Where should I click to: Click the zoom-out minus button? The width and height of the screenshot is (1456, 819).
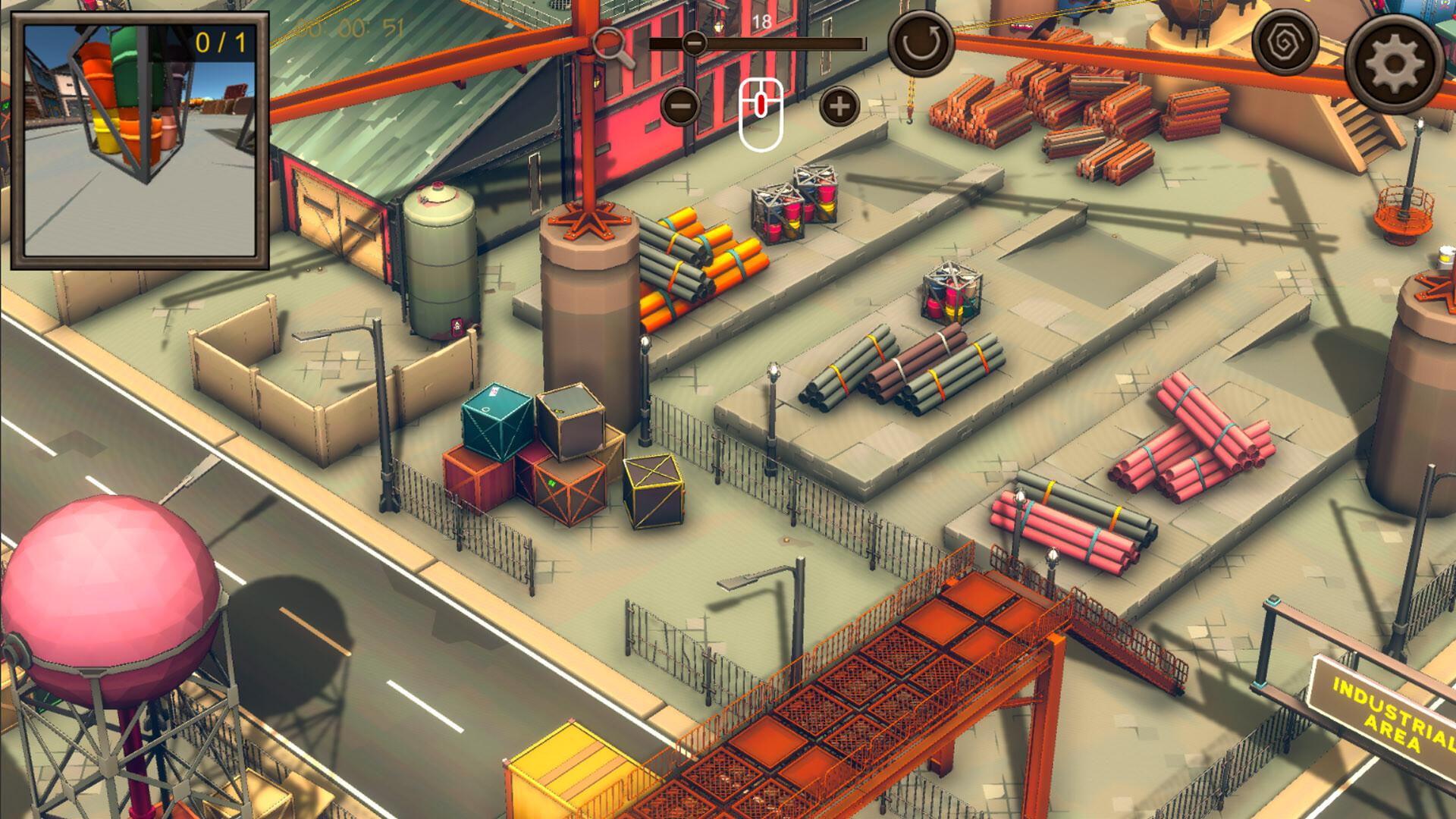[x=680, y=106]
